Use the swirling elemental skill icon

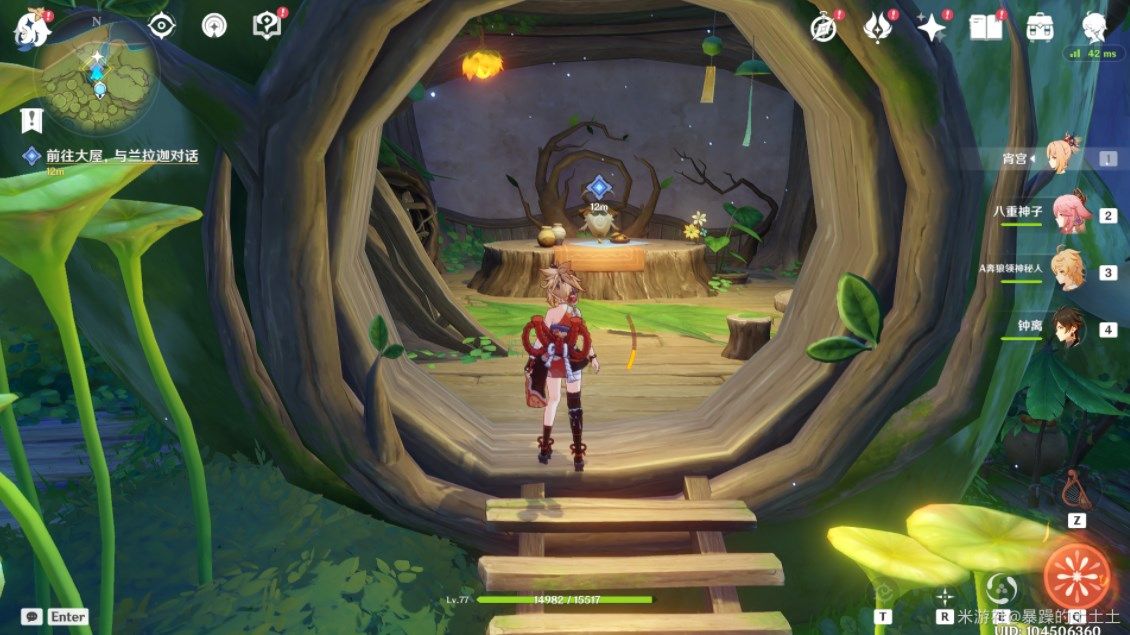[x=997, y=587]
